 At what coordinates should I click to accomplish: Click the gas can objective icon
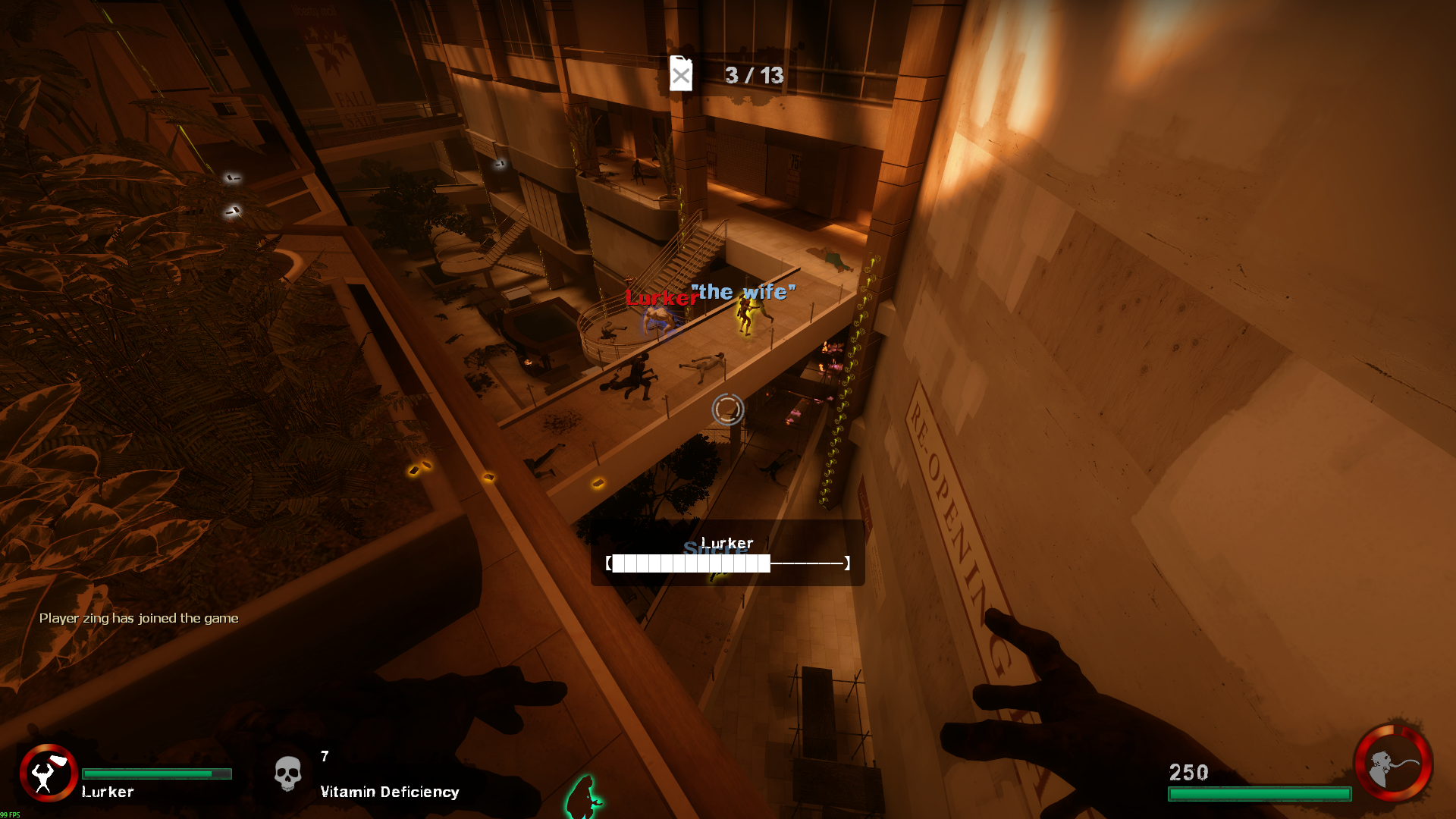coord(681,74)
